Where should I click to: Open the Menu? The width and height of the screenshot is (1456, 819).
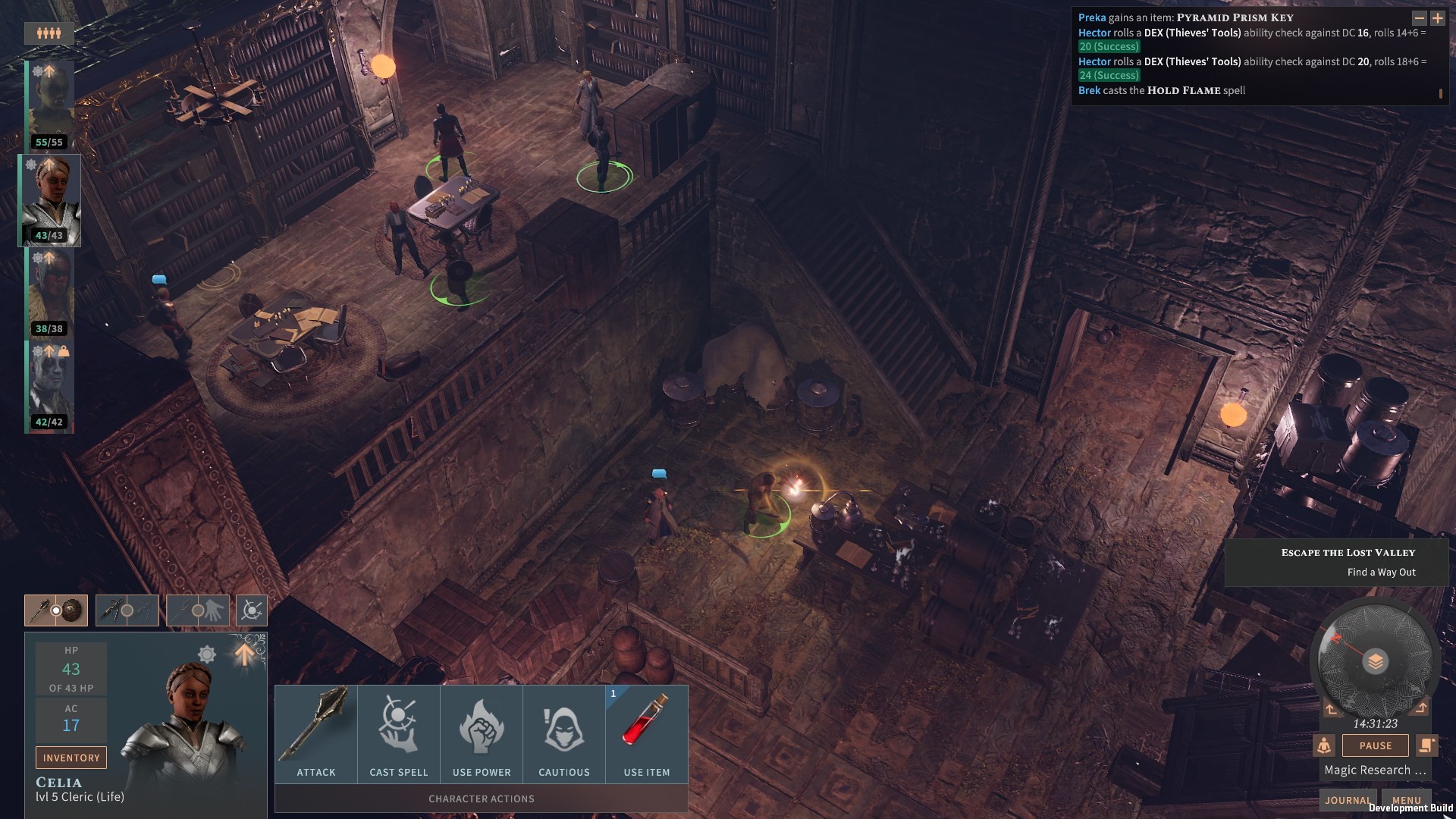(x=1407, y=800)
